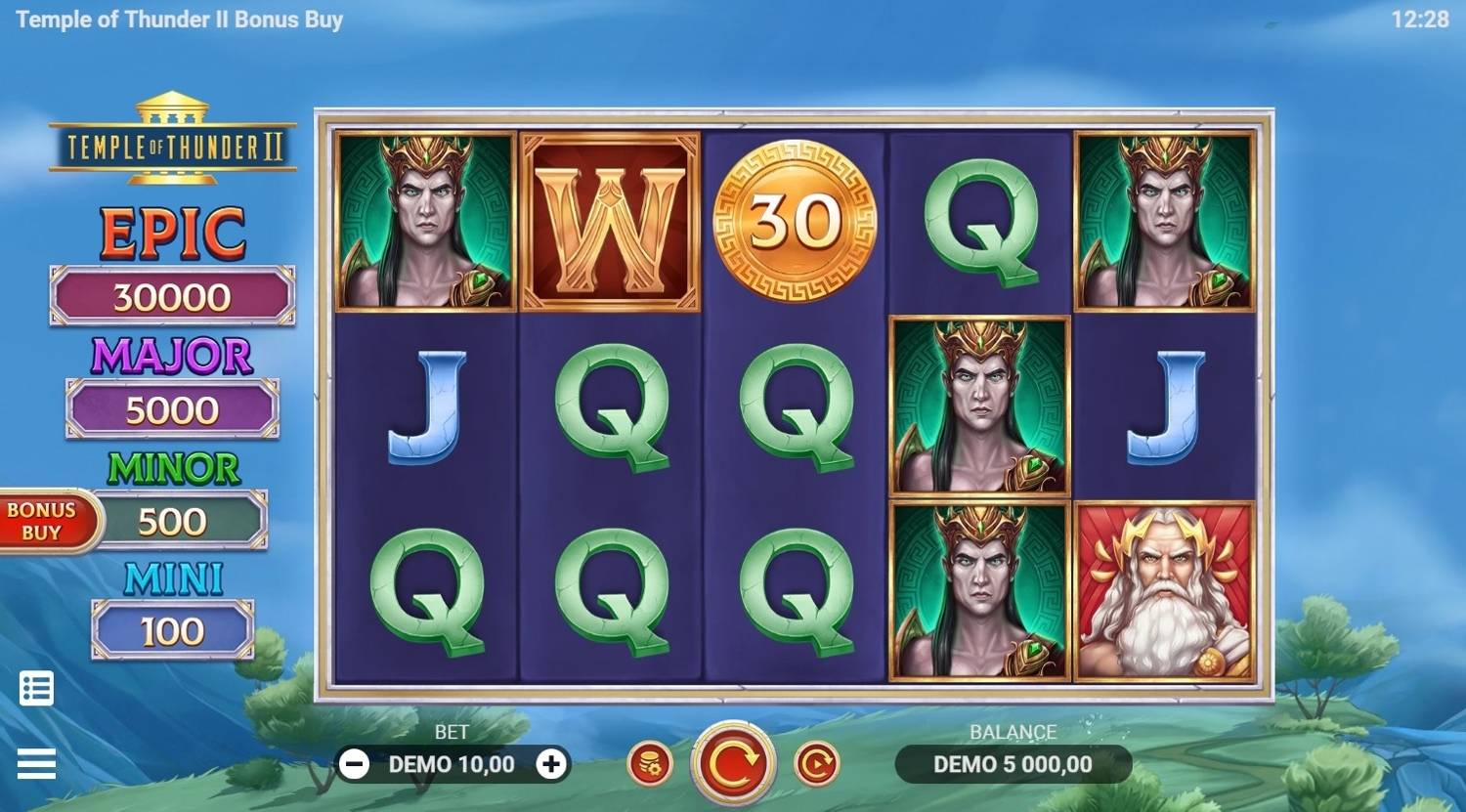
Task: Open the hamburger menu
Action: (37, 764)
